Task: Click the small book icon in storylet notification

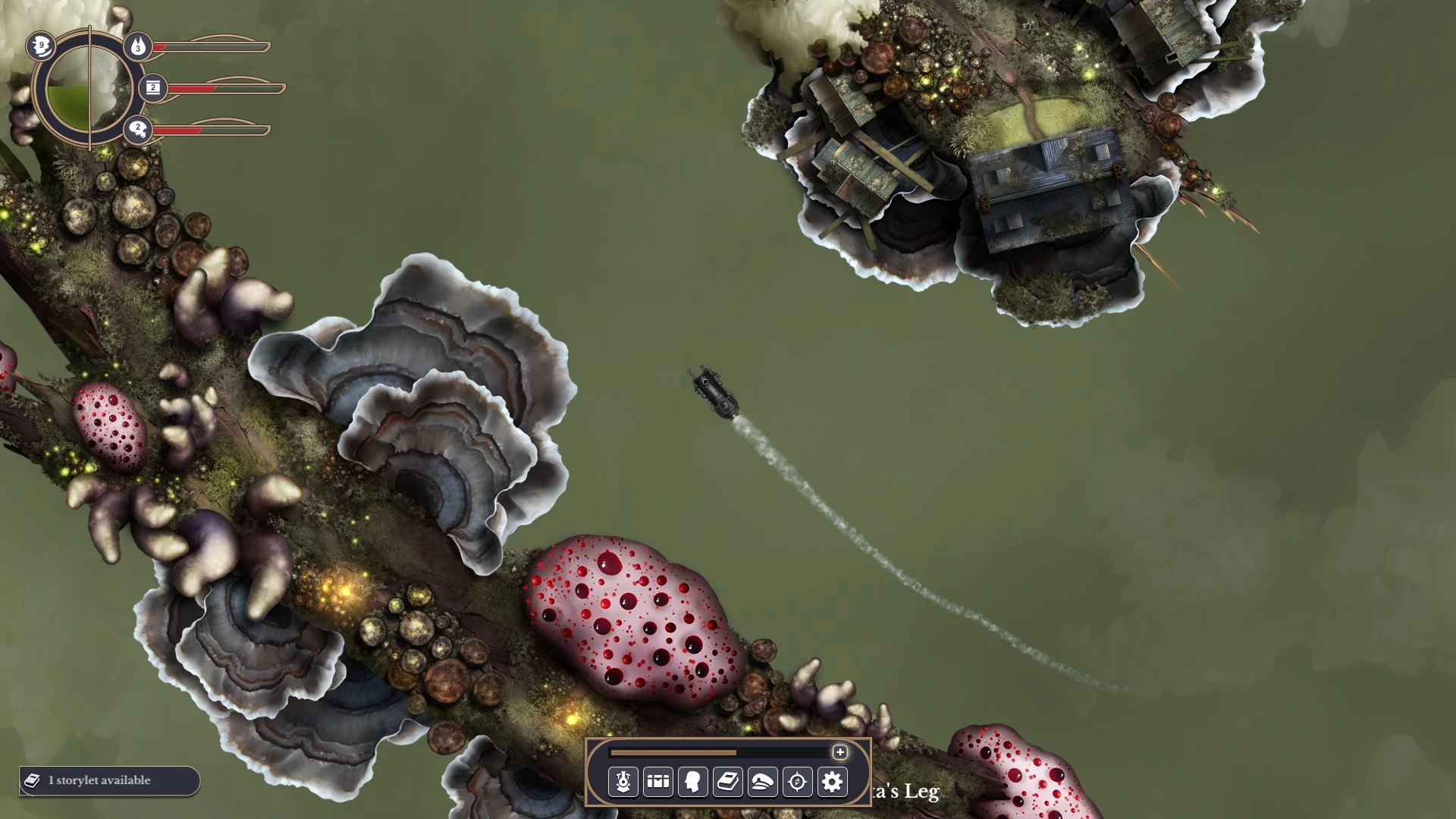Action: coord(31,780)
